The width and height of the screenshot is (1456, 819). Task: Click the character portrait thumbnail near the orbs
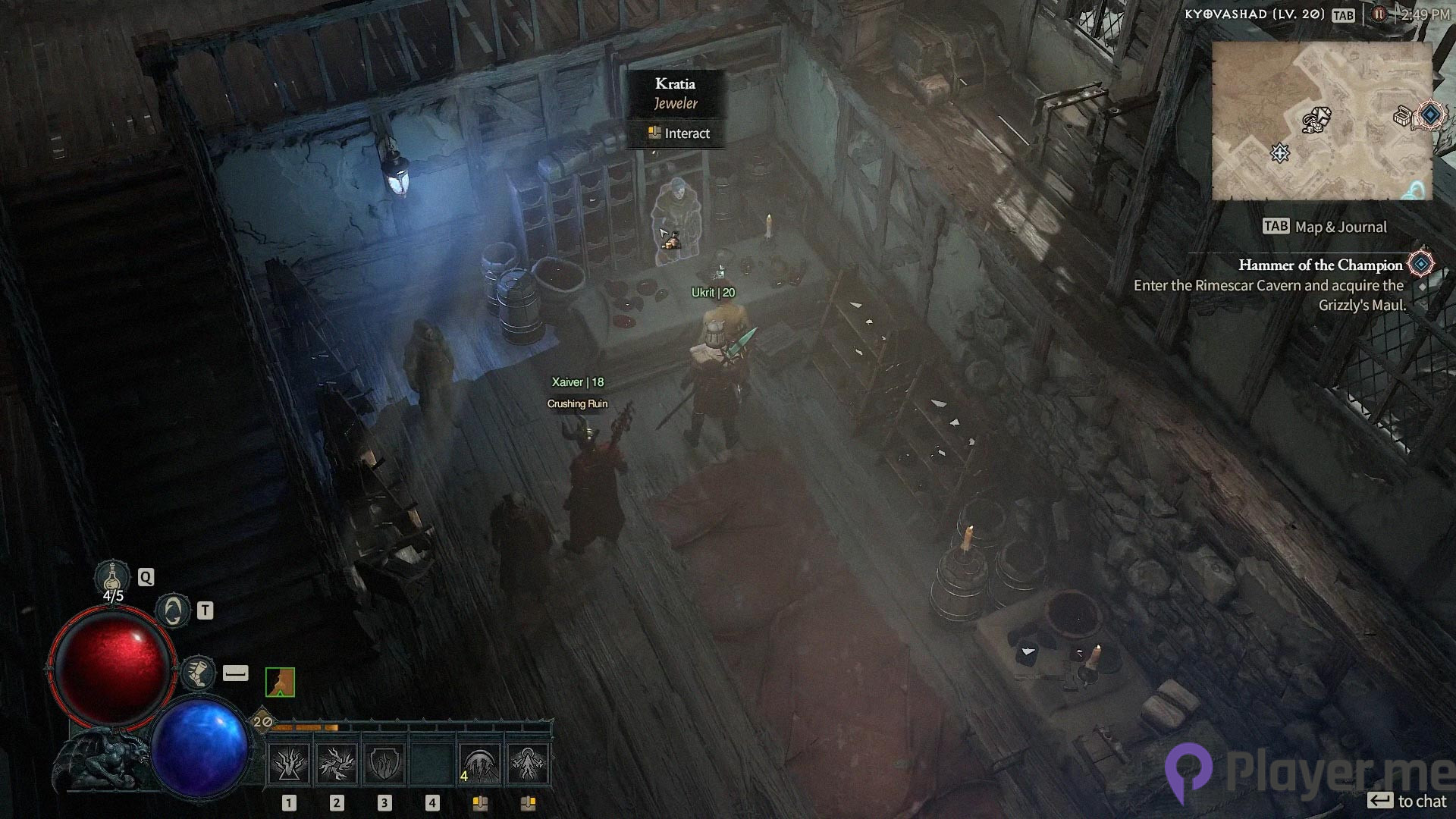(x=281, y=682)
